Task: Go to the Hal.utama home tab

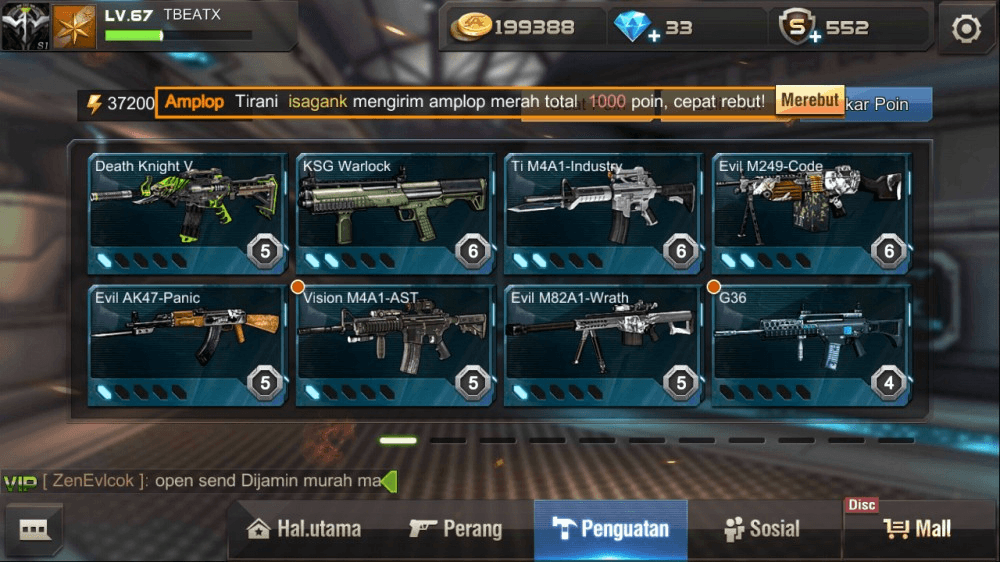Action: (304, 529)
